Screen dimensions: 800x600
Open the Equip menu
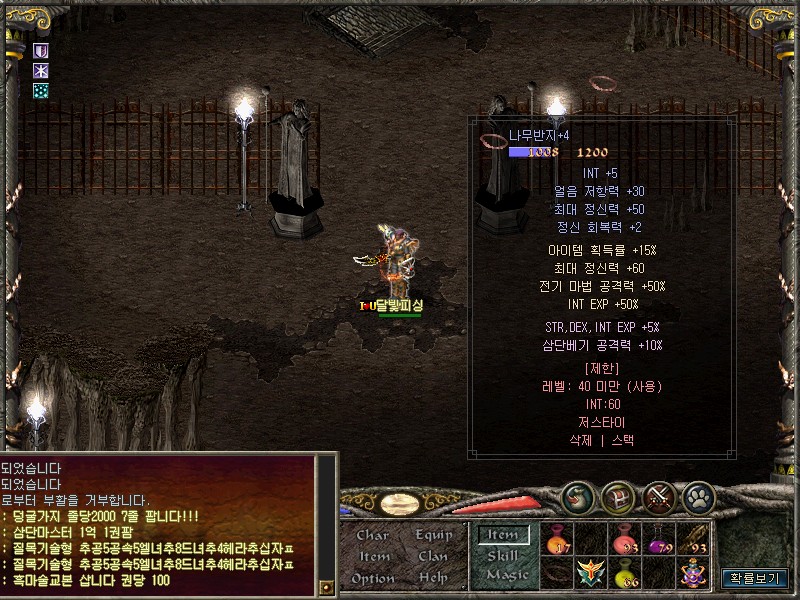tap(434, 535)
